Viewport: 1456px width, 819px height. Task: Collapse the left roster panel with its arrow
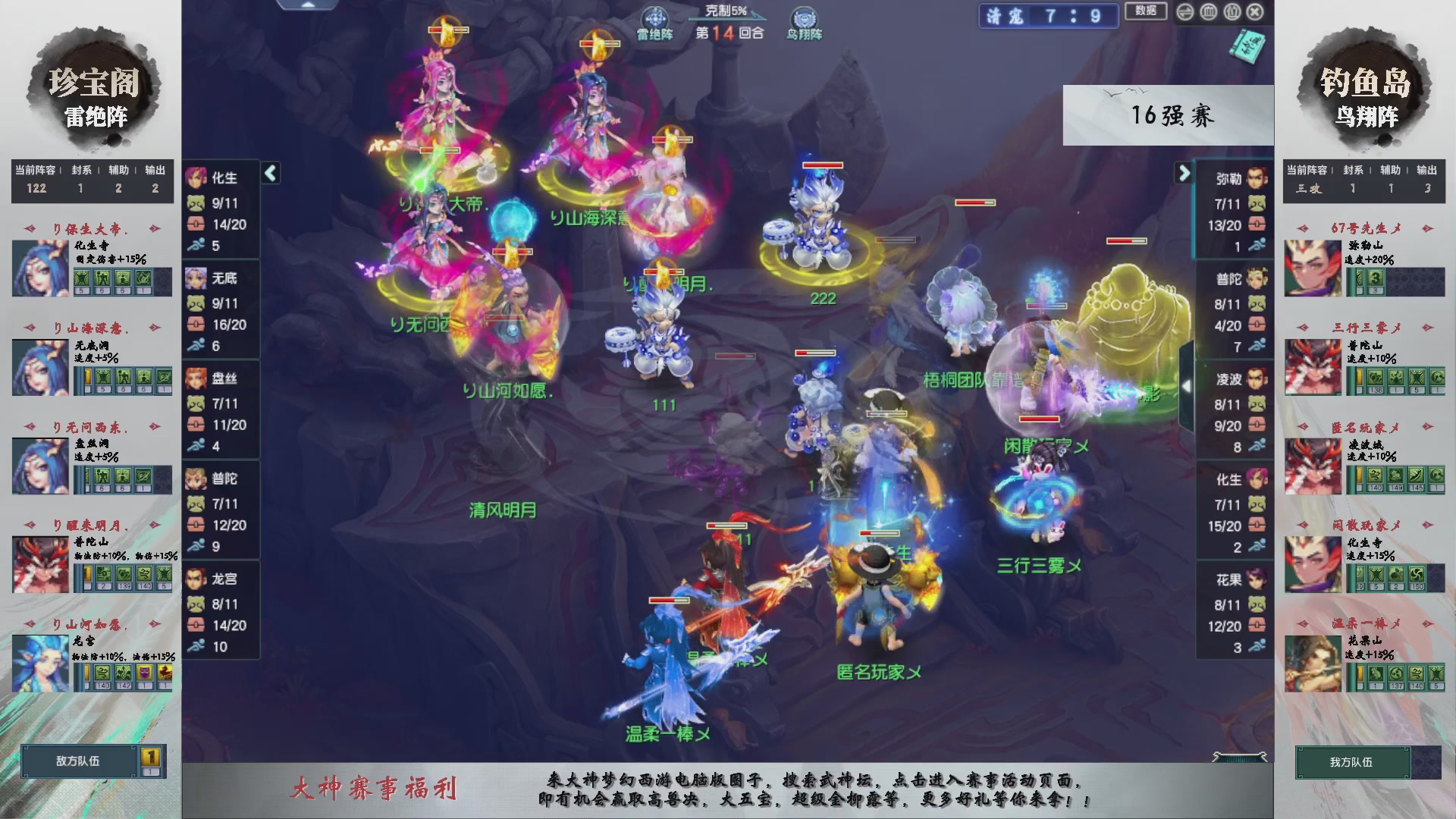tap(269, 173)
